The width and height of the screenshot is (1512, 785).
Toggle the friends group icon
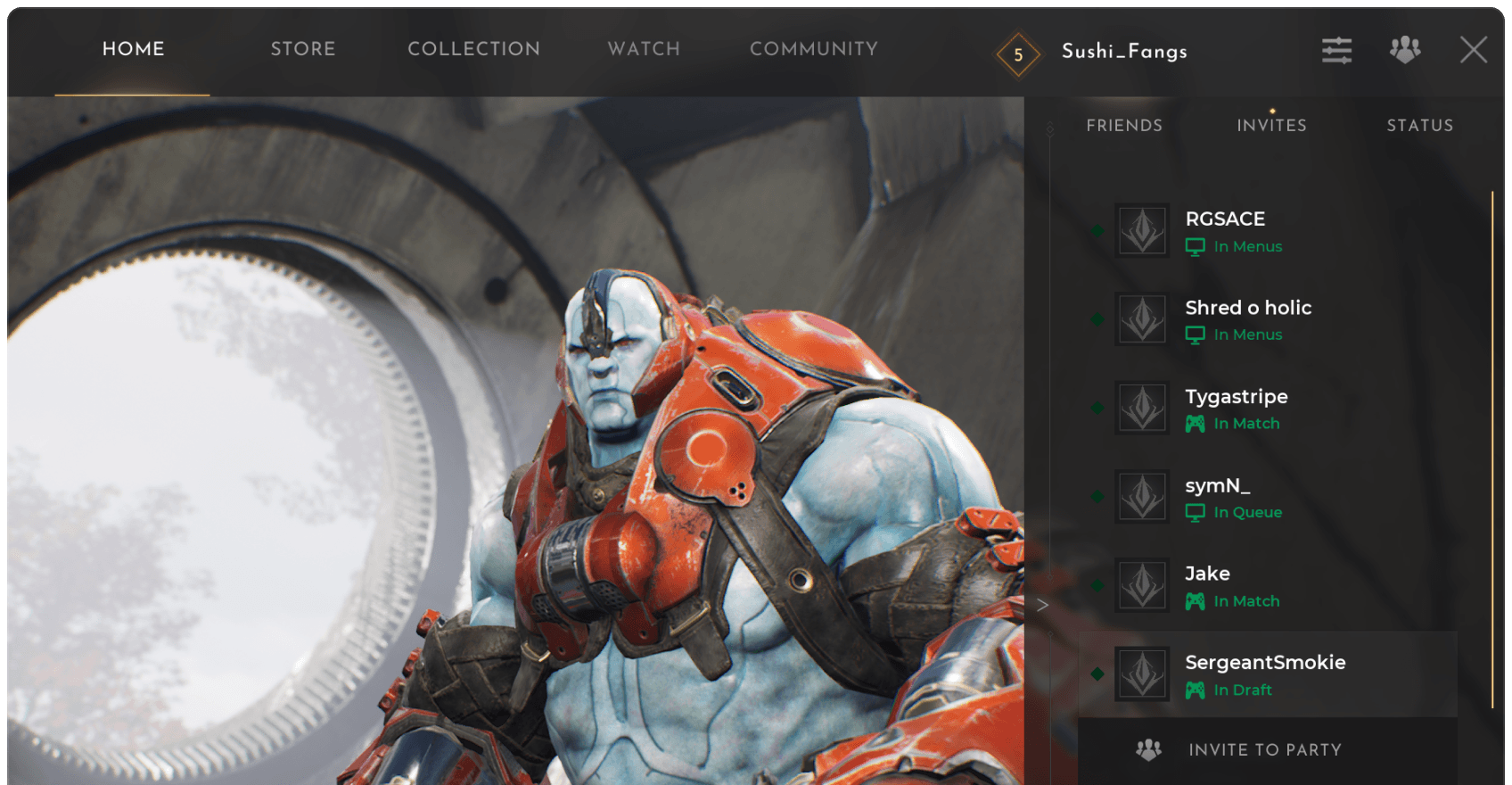tap(1404, 50)
